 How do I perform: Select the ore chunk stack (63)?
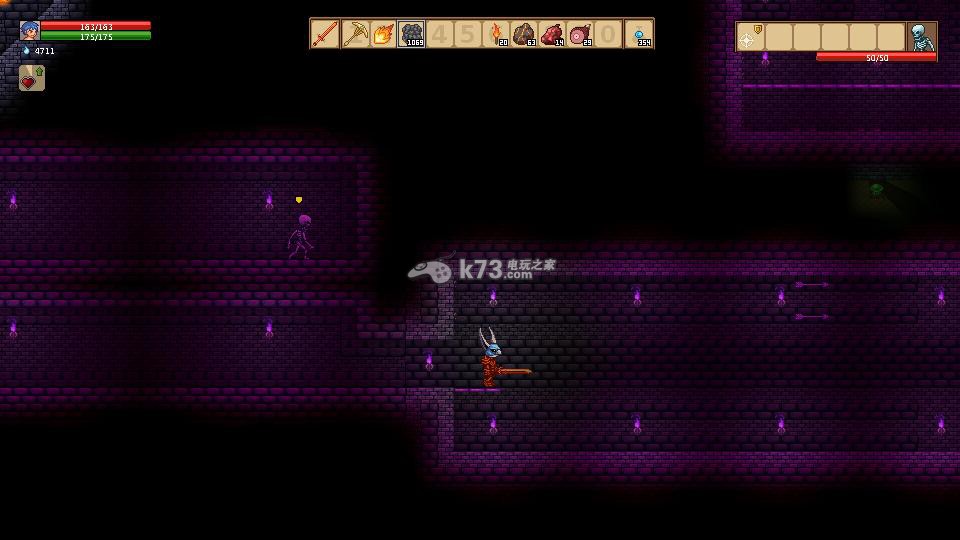(524, 34)
